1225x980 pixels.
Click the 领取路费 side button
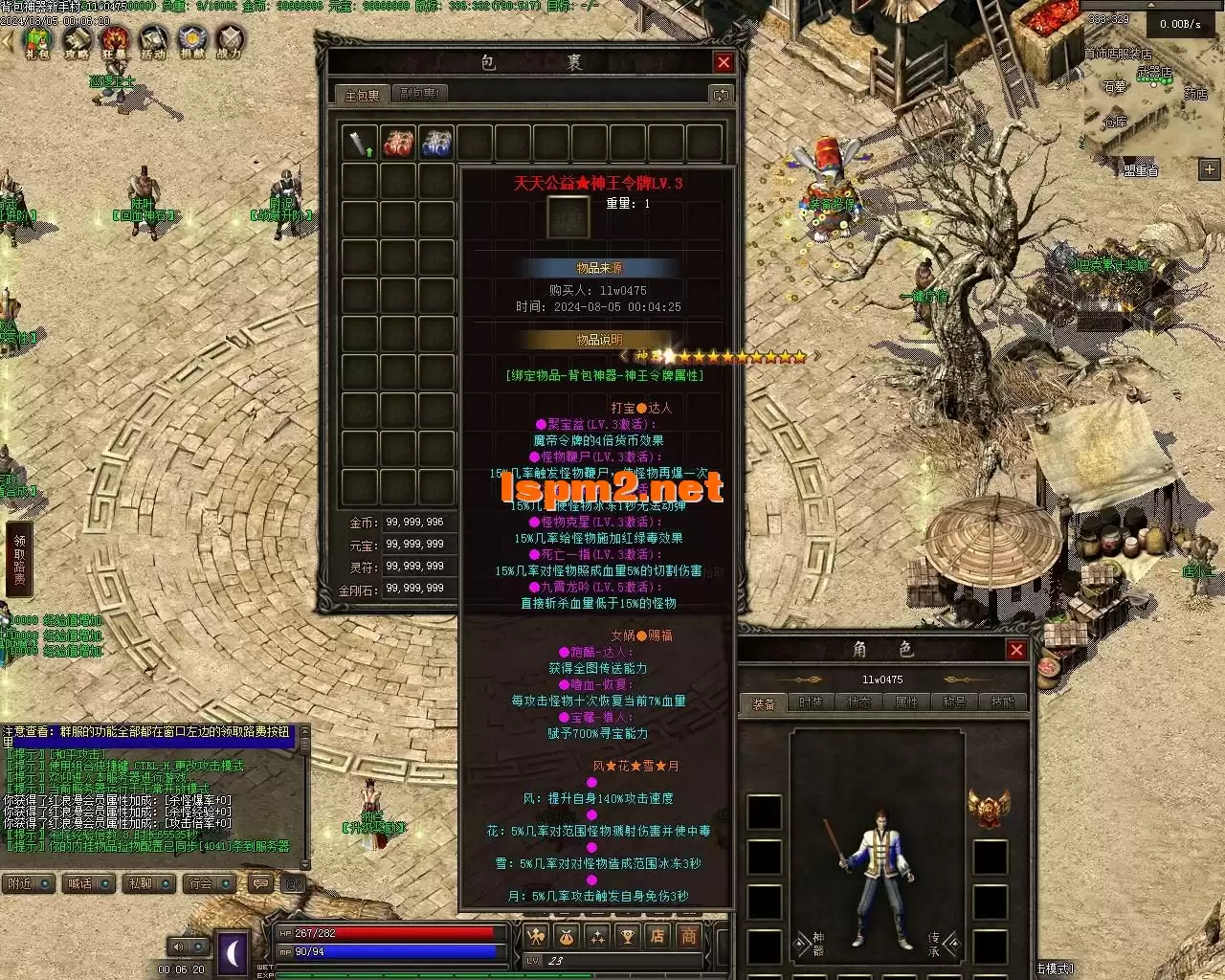(19, 561)
